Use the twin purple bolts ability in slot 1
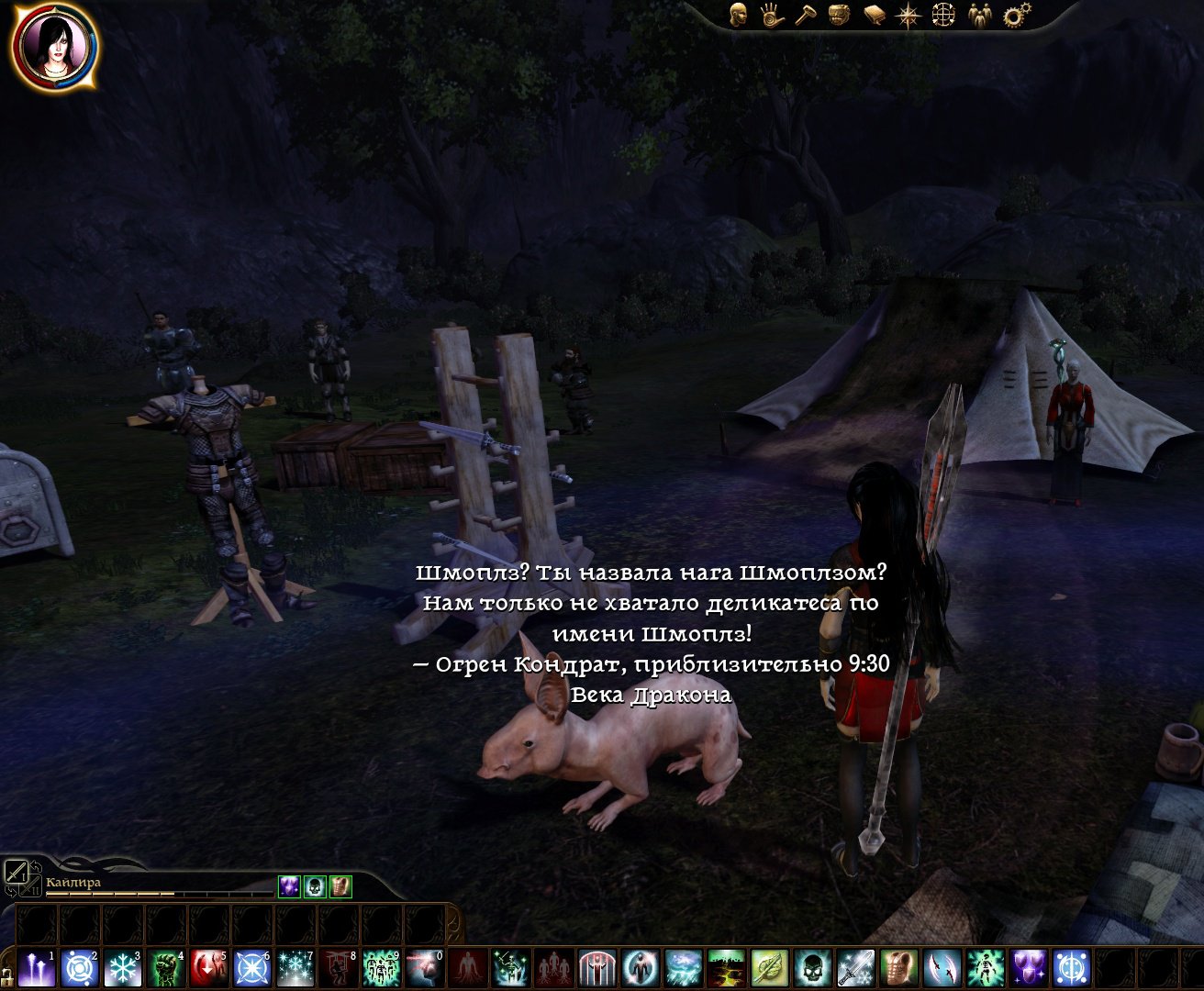 coord(36,967)
